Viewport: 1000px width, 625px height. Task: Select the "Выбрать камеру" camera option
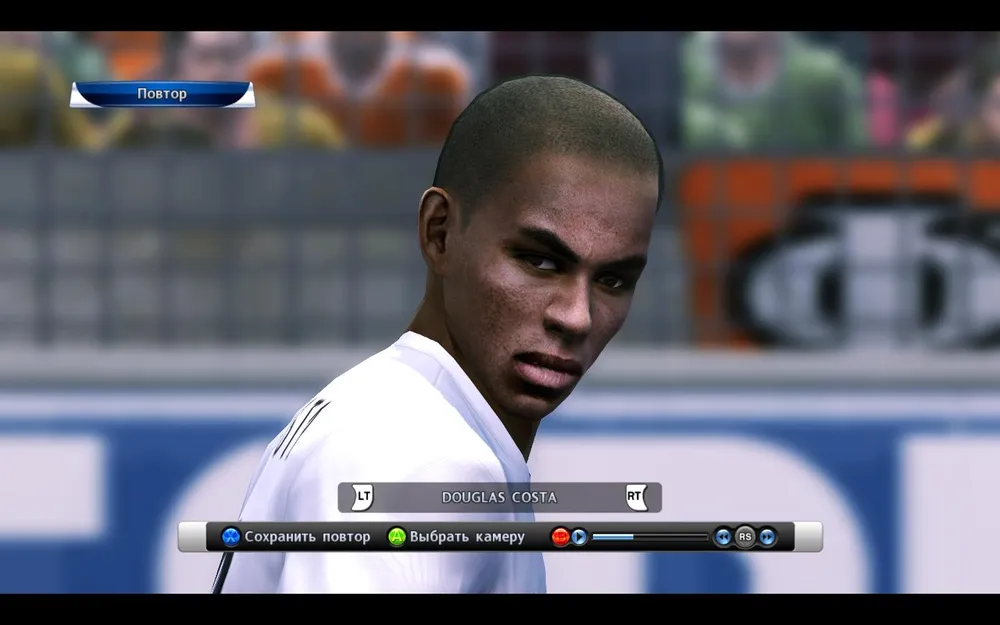pyautogui.click(x=456, y=537)
